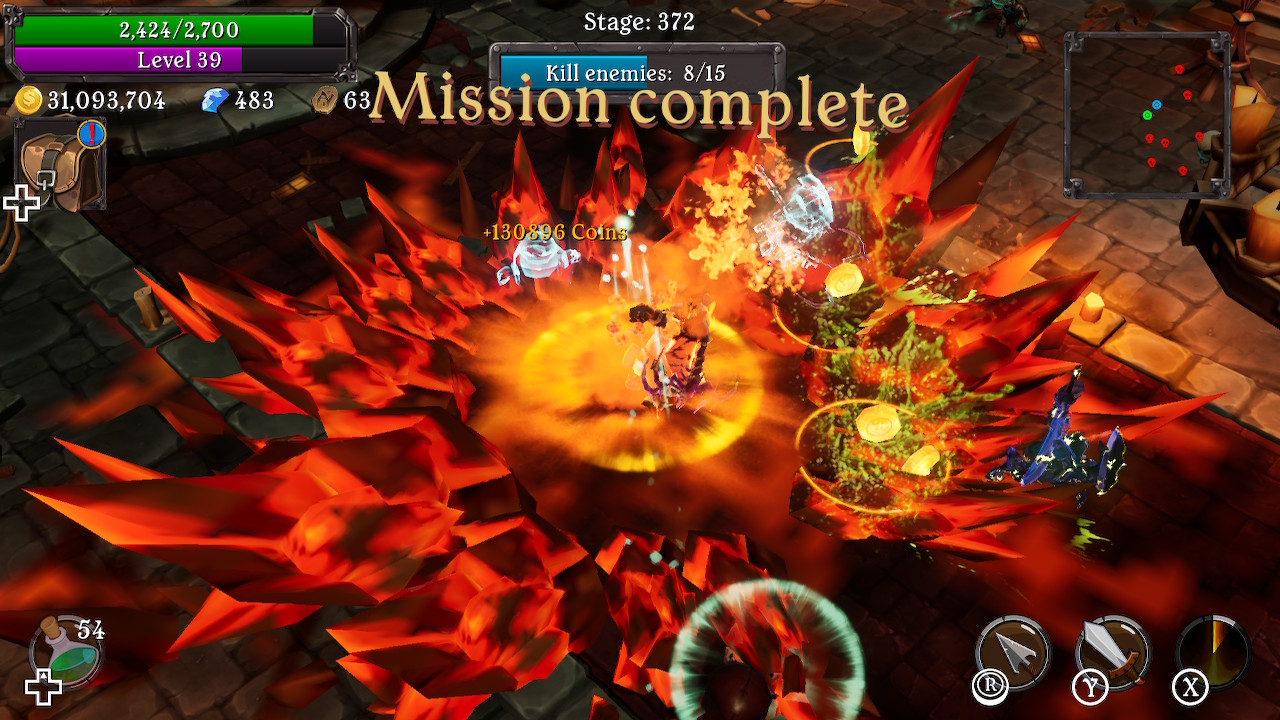Open the backpack inventory icon
1280x720 pixels.
[x=58, y=164]
